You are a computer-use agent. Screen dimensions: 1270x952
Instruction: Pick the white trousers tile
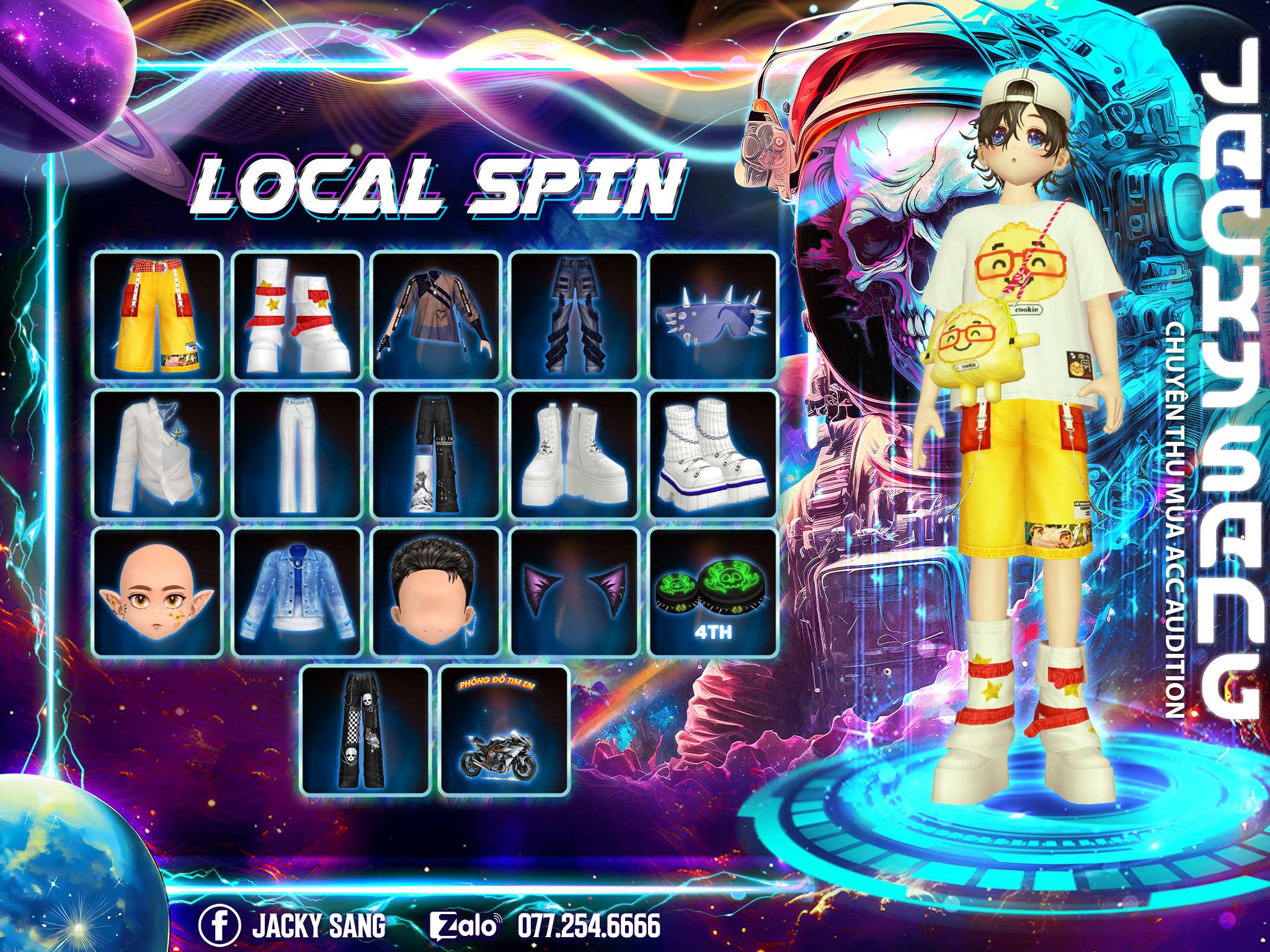click(x=297, y=453)
